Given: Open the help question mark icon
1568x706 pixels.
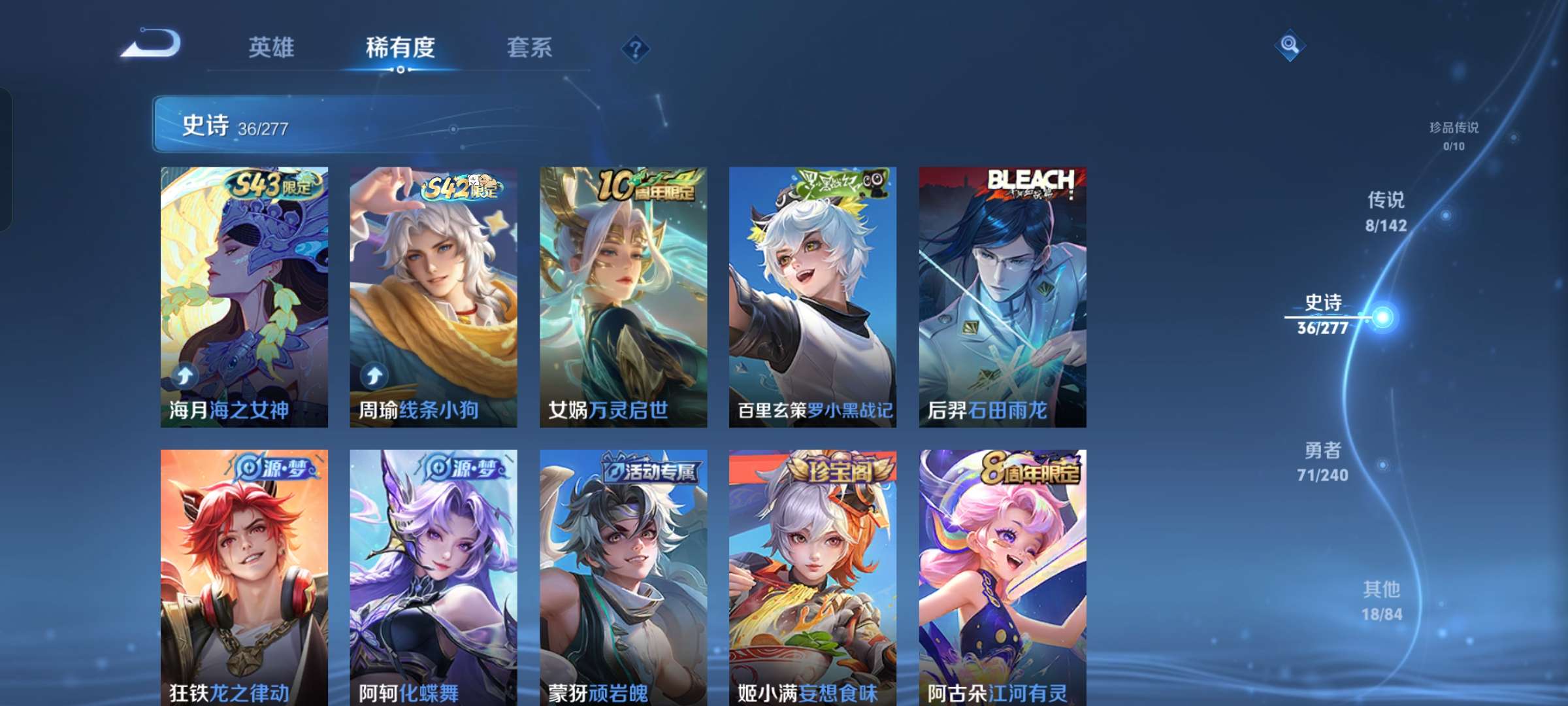Looking at the screenshot, I should 634,48.
